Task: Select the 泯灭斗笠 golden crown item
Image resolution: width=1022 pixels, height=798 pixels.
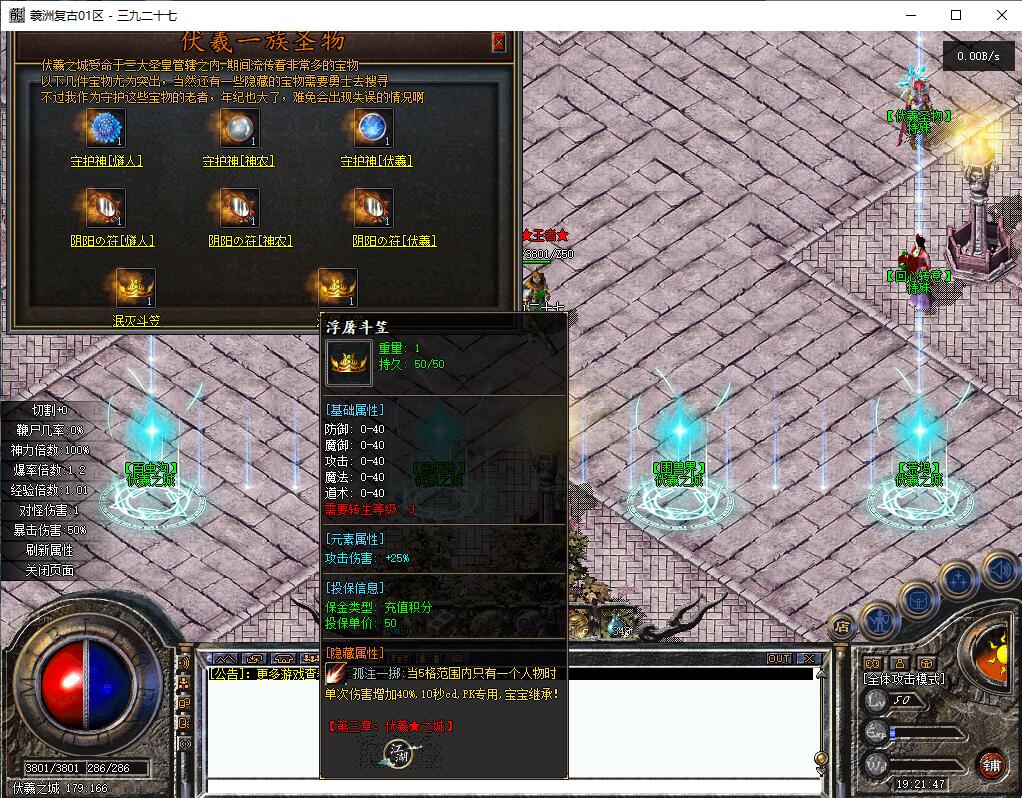Action: [135, 288]
